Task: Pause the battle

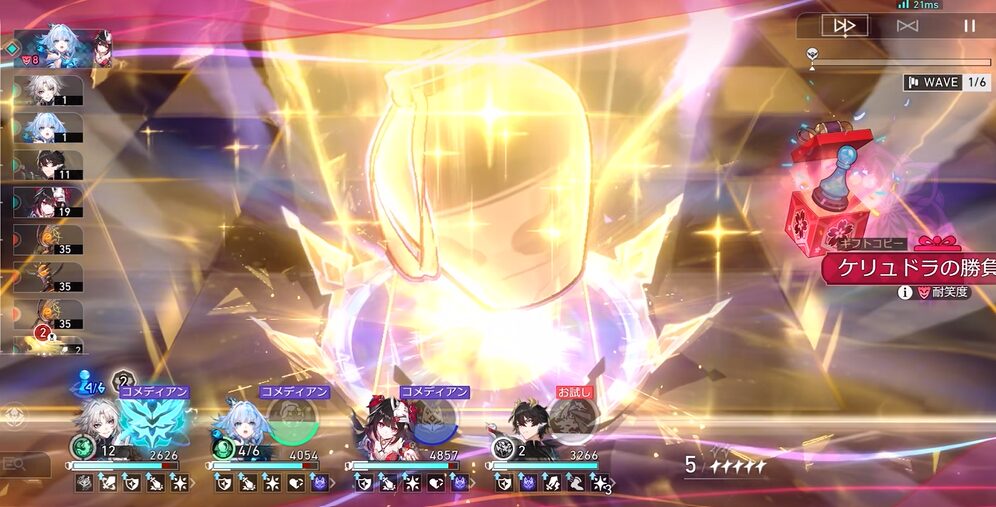Action: point(969,25)
